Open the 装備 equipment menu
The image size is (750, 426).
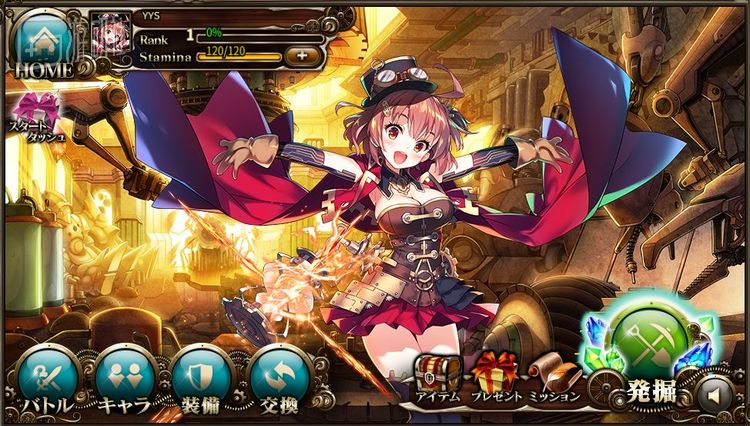click(201, 379)
